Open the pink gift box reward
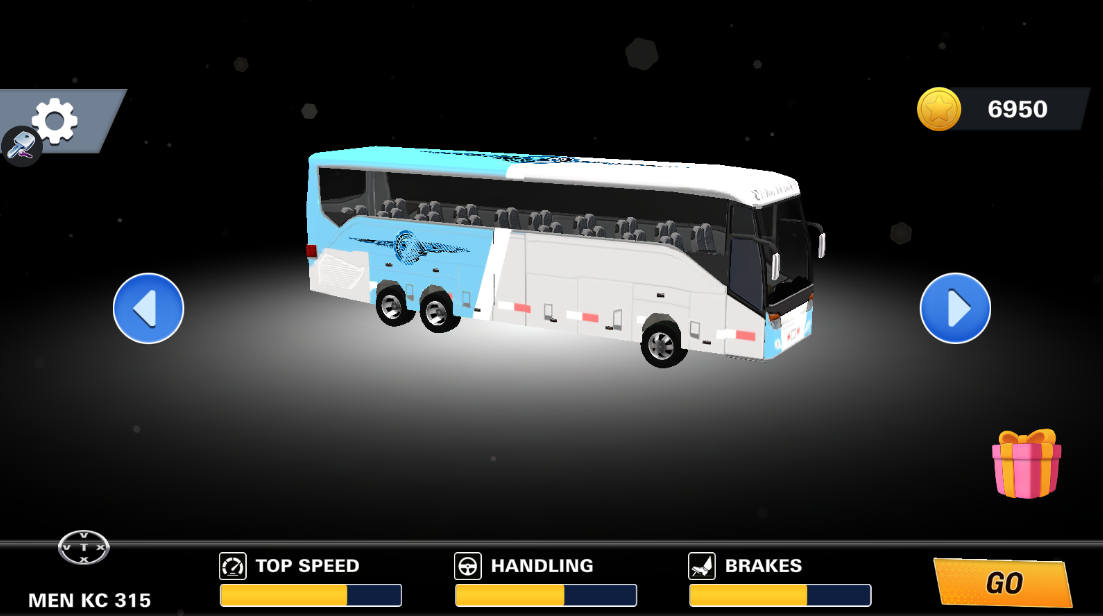1103x616 pixels. (x=1026, y=464)
